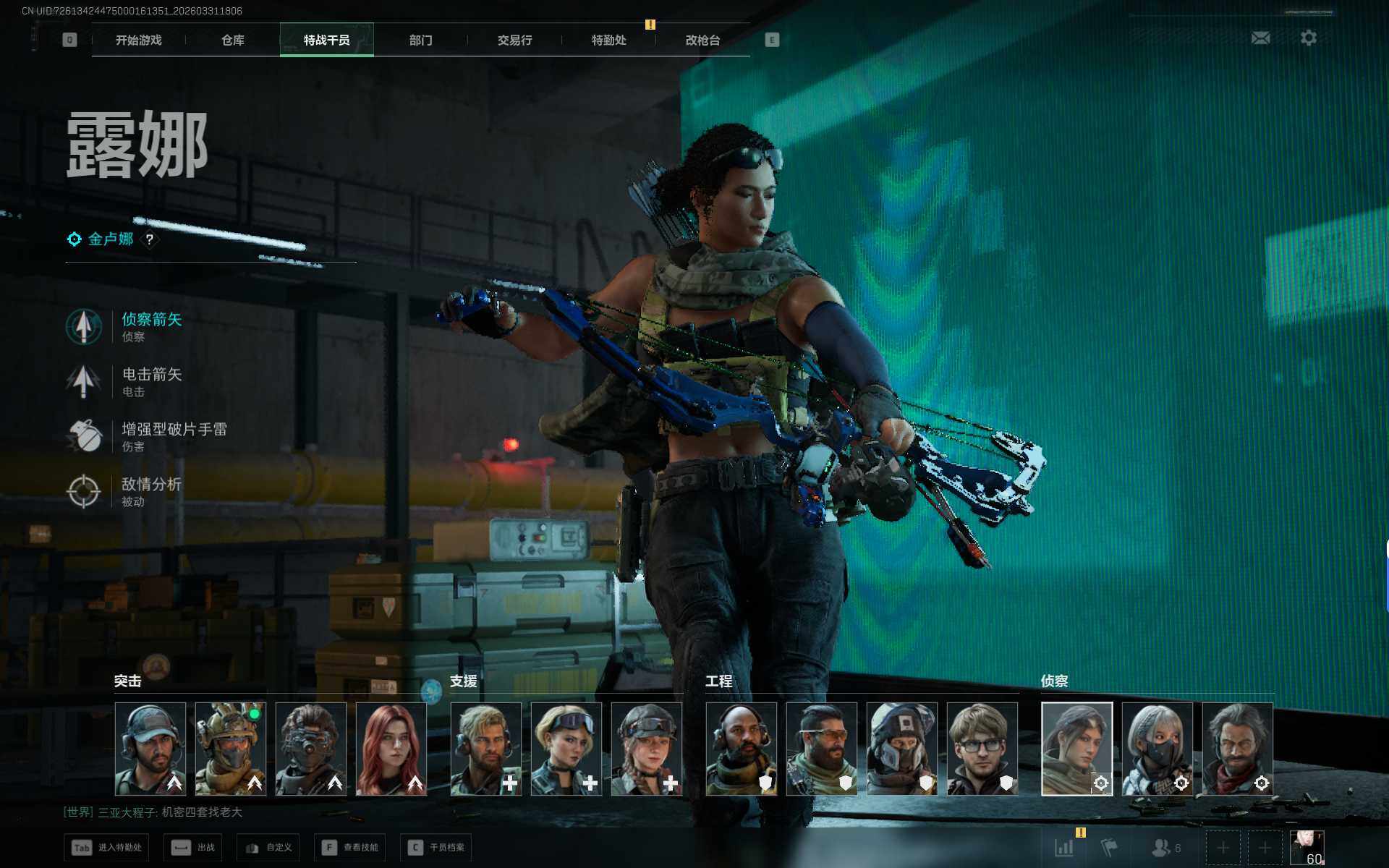Open the 干员档案 operator file
This screenshot has width=1389, height=868.
[436, 847]
